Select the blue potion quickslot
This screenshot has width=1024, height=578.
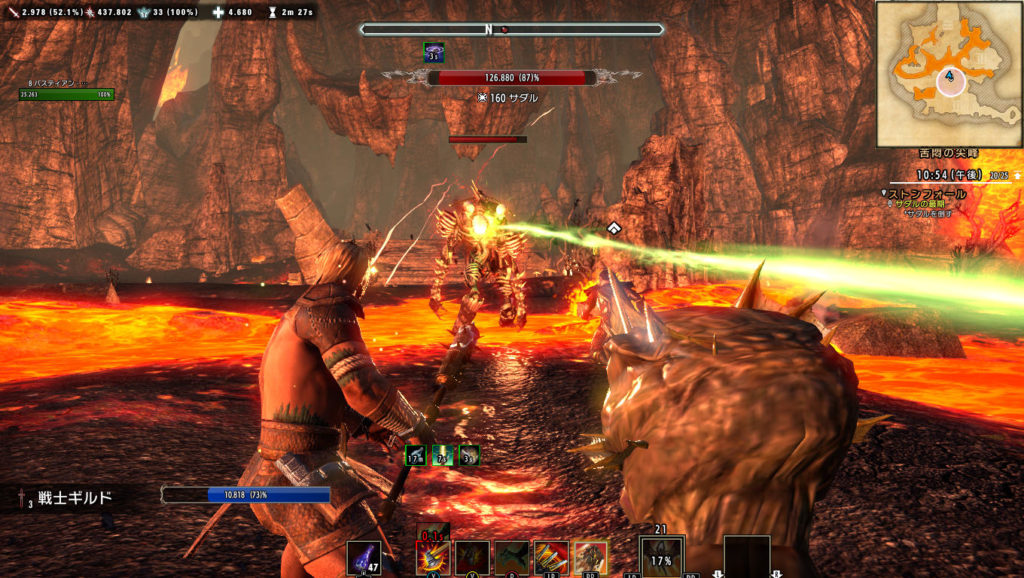[x=363, y=558]
